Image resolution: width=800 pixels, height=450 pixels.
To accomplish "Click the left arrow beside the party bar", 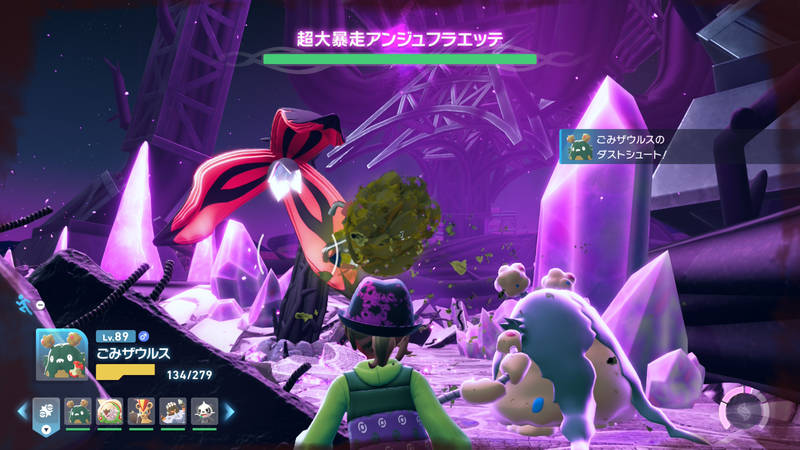I will (x=20, y=411).
